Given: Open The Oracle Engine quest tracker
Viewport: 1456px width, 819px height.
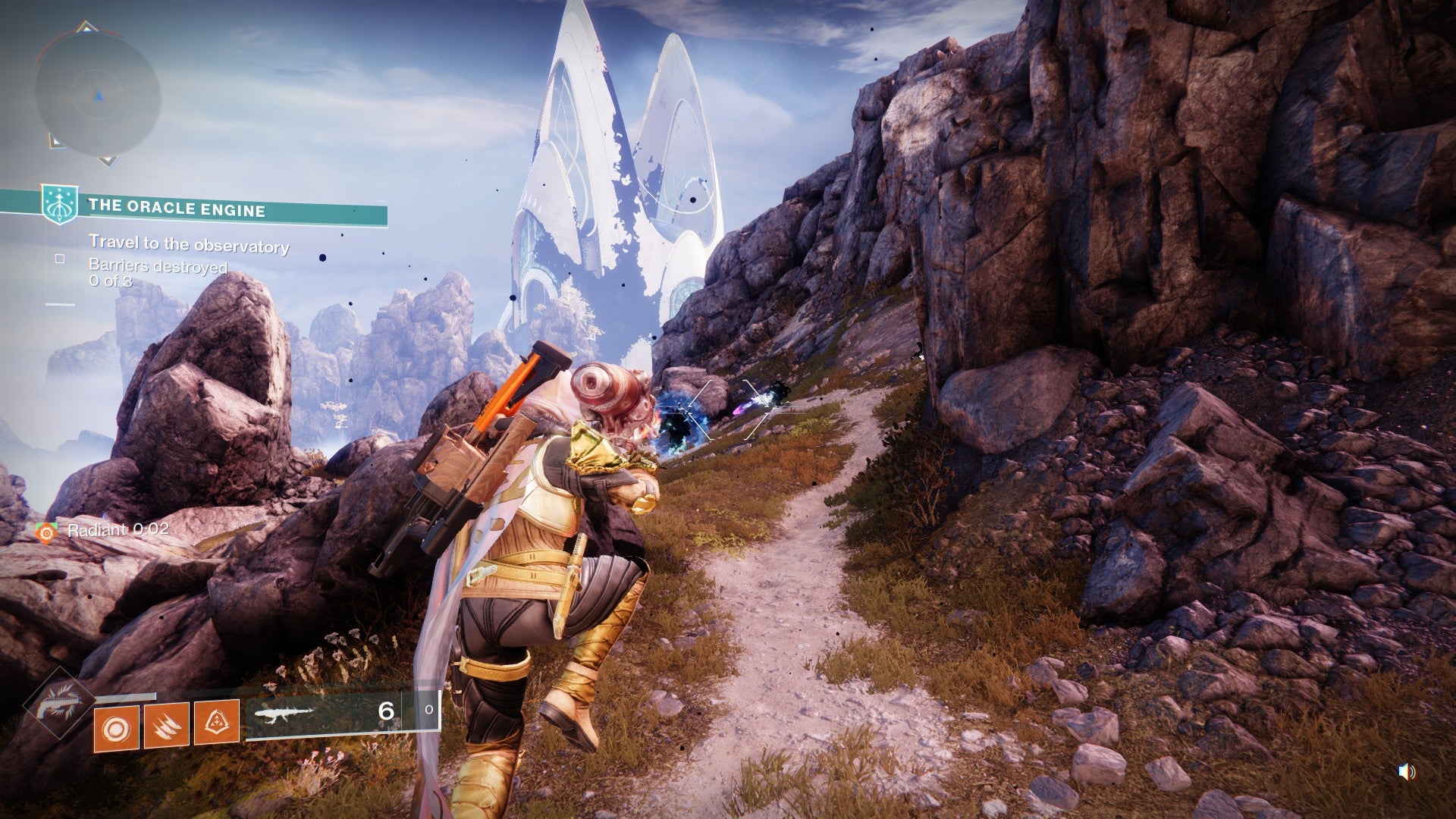Looking at the screenshot, I should click(x=176, y=209).
